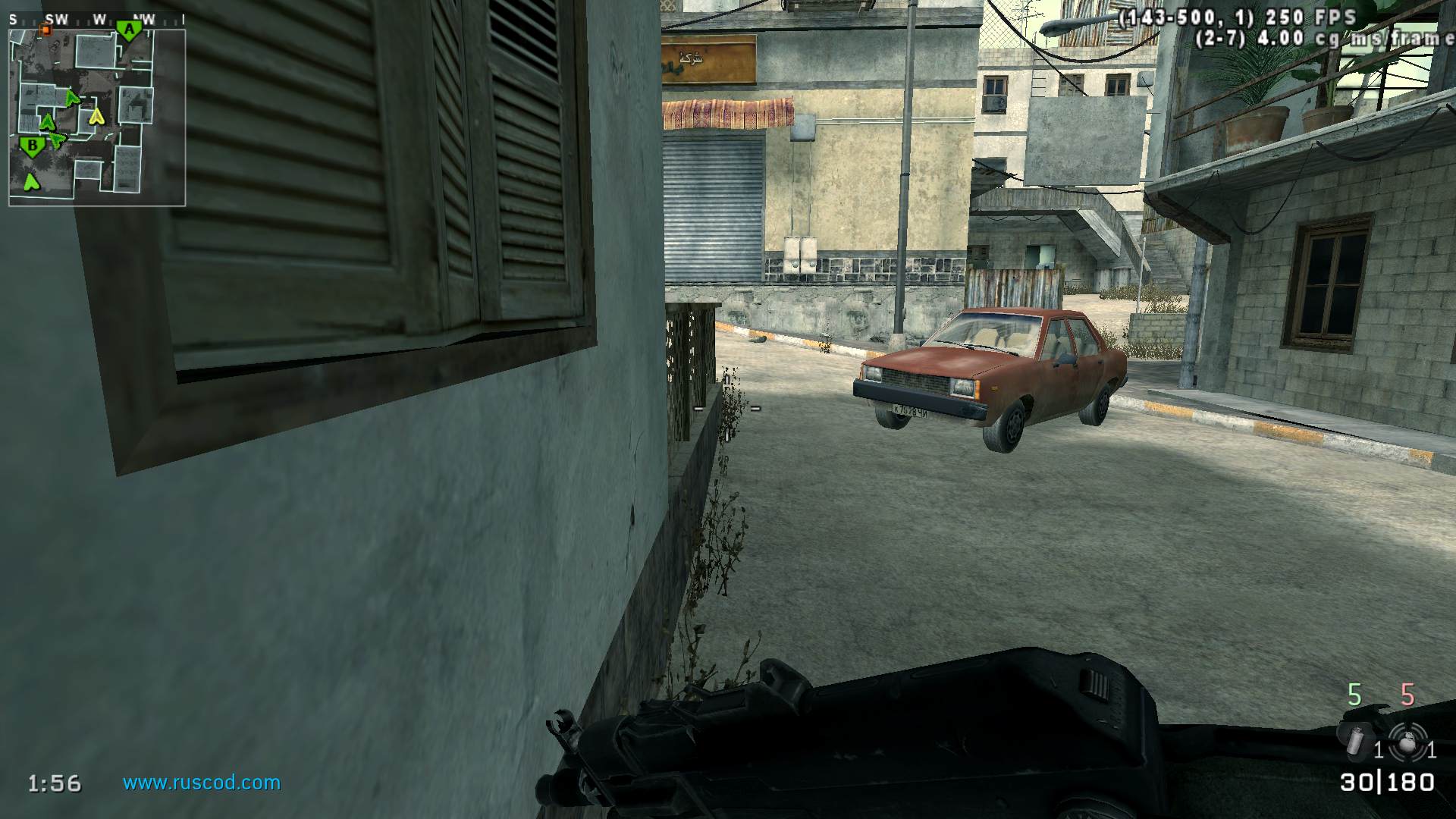Screen dimensions: 1456x819
Task: Select the objective B marker on the minimap
Action: (x=32, y=146)
